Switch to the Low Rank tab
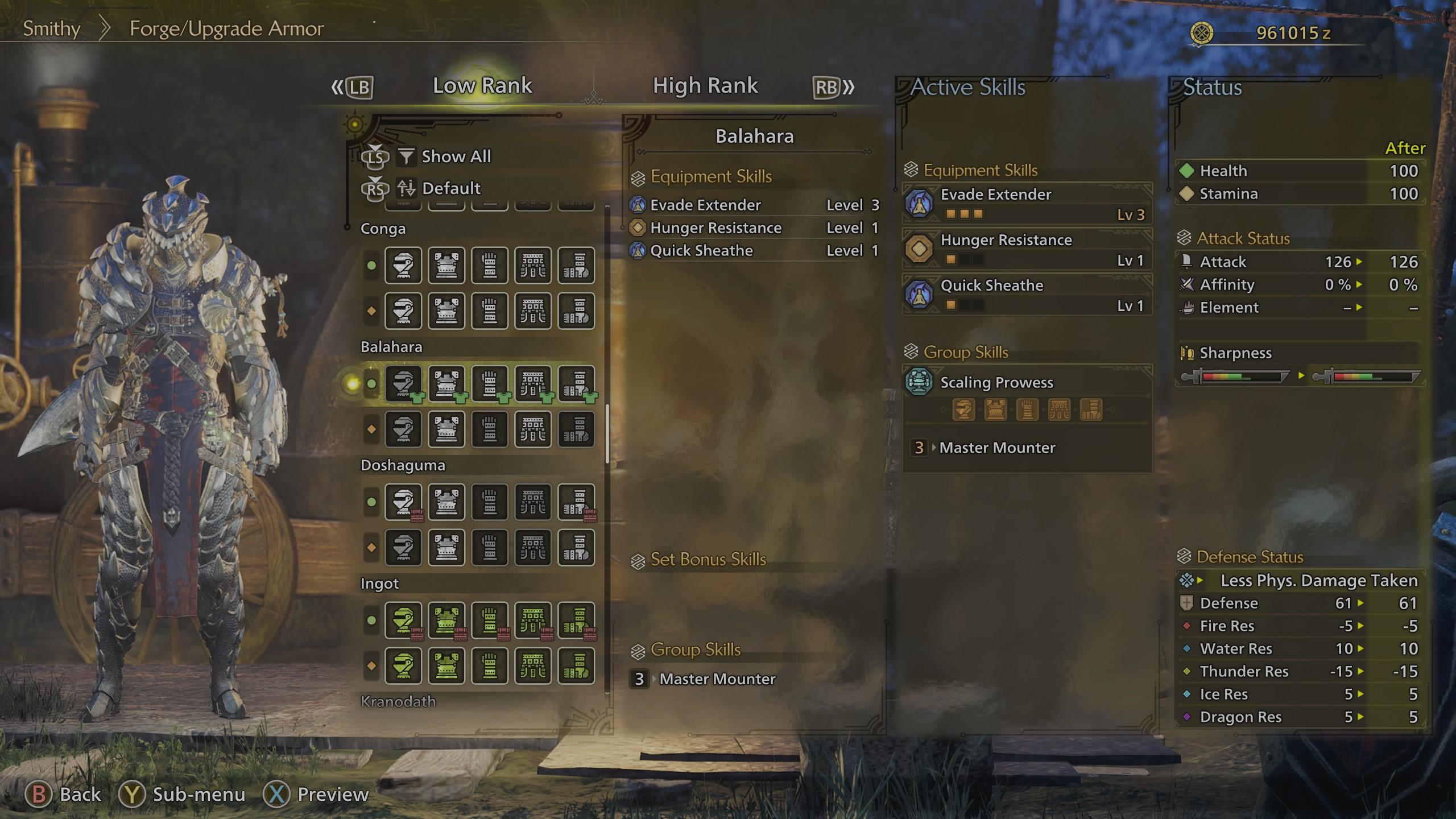The width and height of the screenshot is (1456, 819). (x=482, y=85)
